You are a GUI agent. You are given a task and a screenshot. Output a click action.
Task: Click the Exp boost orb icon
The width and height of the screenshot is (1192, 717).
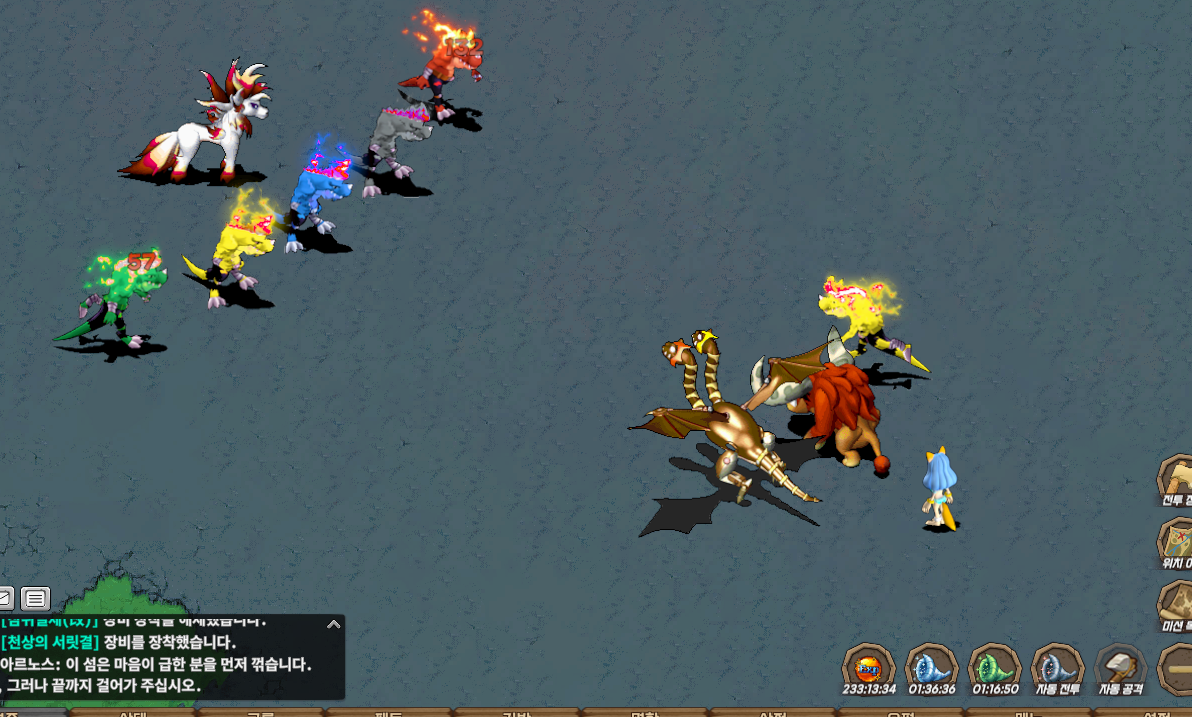(868, 667)
